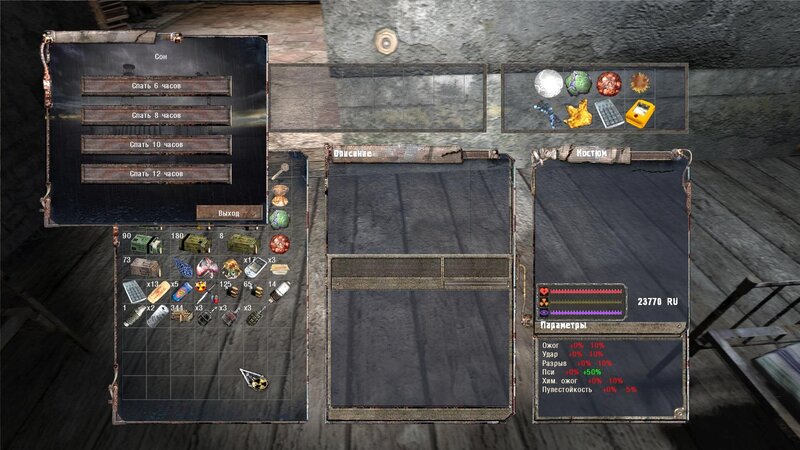This screenshot has width=800, height=450.
Task: Select the grey keypad device in belt
Action: click(x=608, y=113)
